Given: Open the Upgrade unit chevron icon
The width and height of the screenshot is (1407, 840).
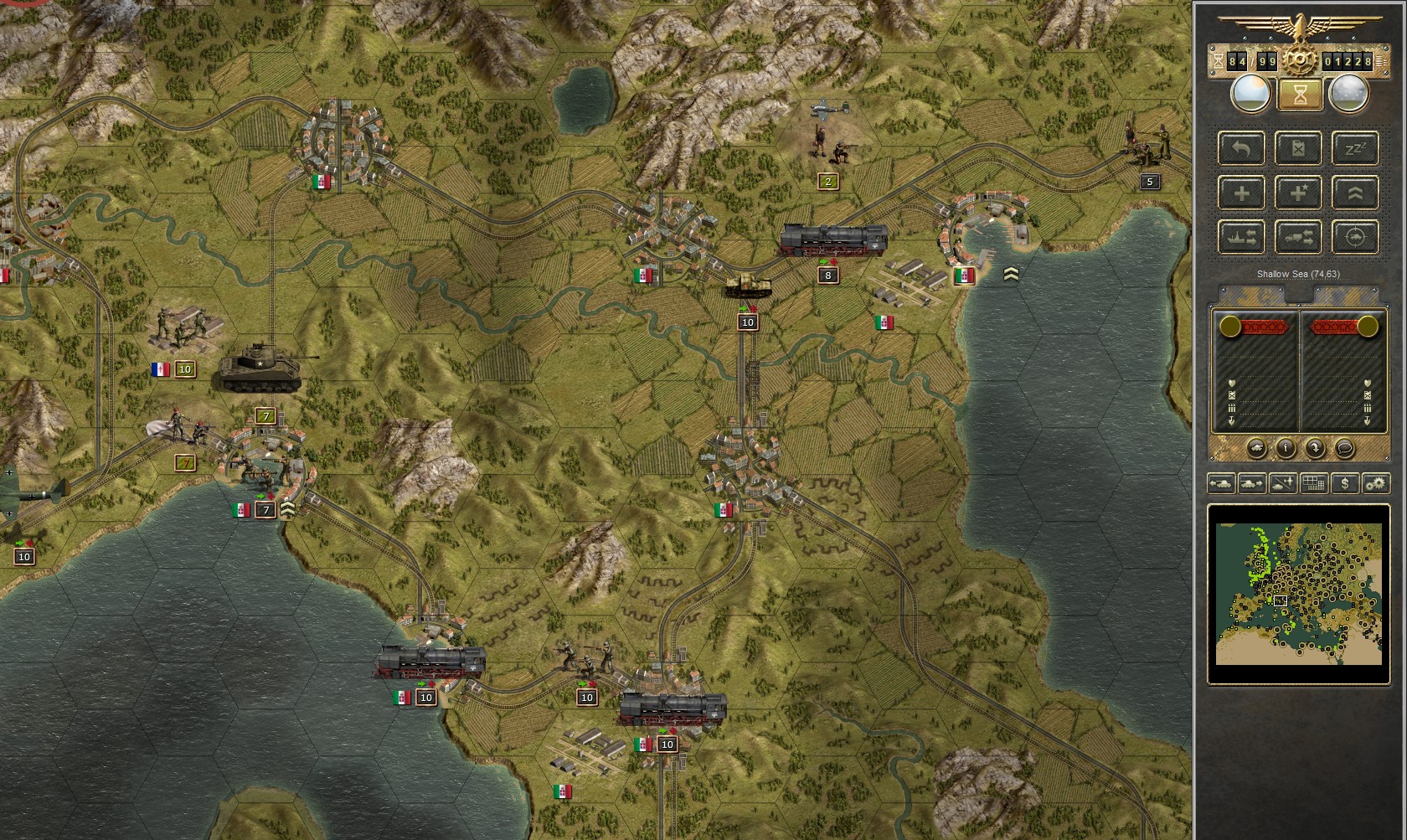Looking at the screenshot, I should click(1356, 193).
